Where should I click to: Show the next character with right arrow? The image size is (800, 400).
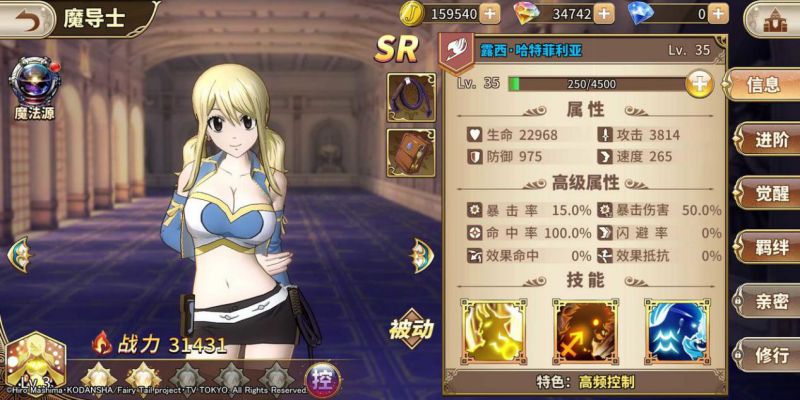(x=420, y=256)
